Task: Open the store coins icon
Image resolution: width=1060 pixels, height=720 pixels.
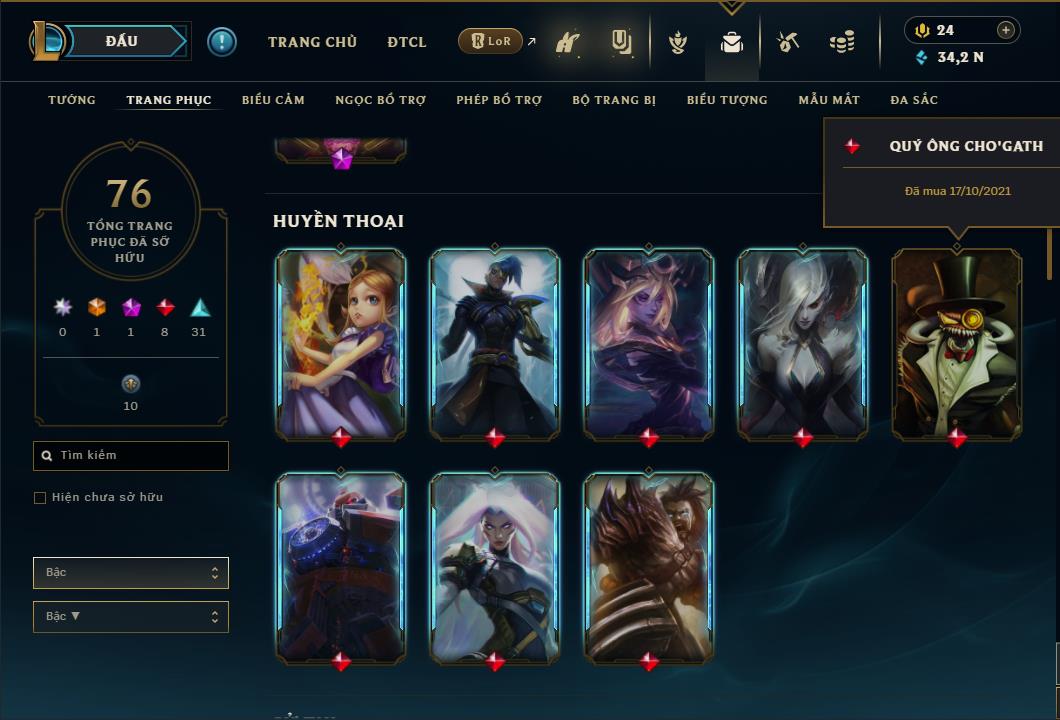Action: 842,43
